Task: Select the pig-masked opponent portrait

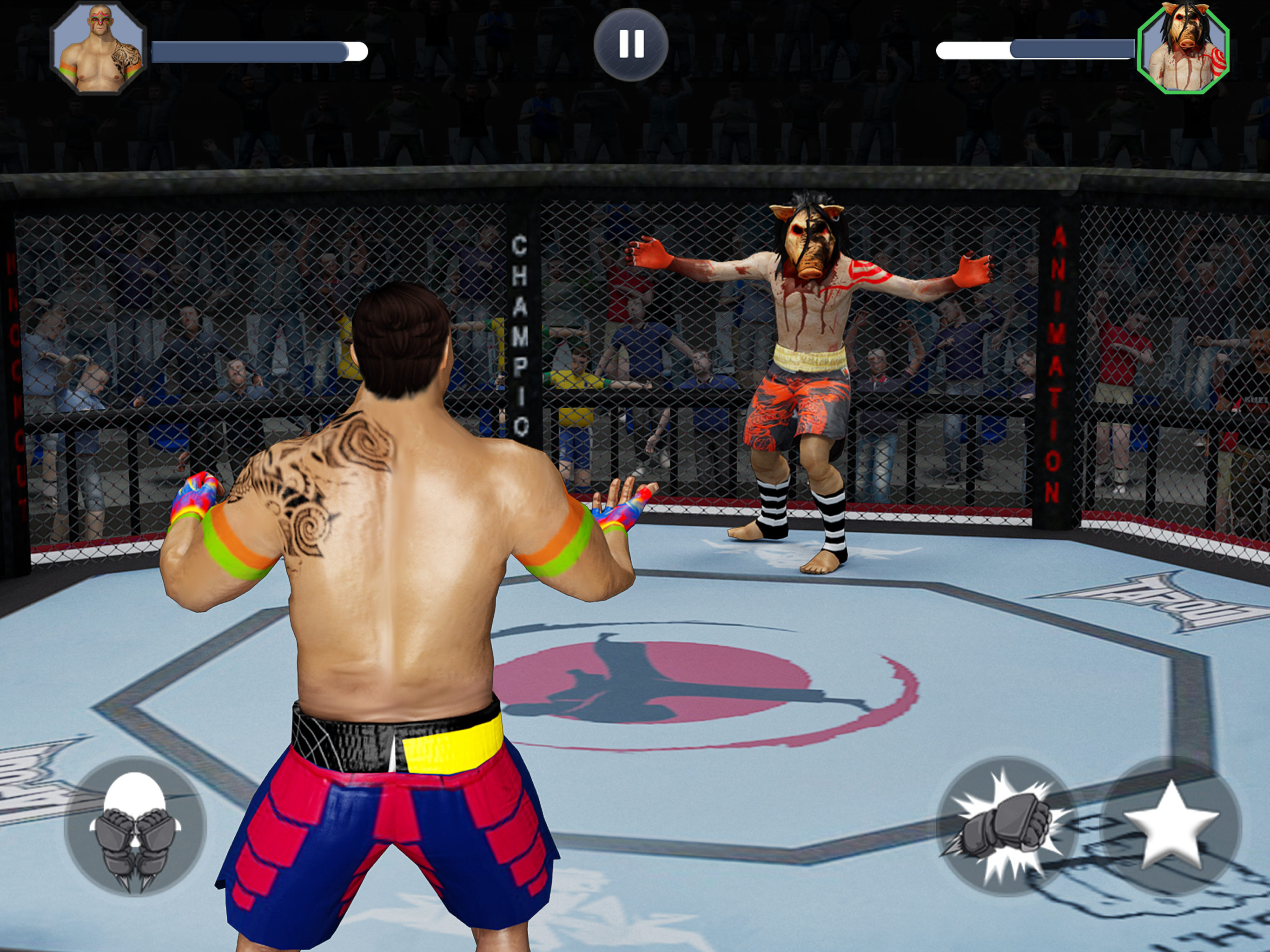Action: coord(1183,48)
